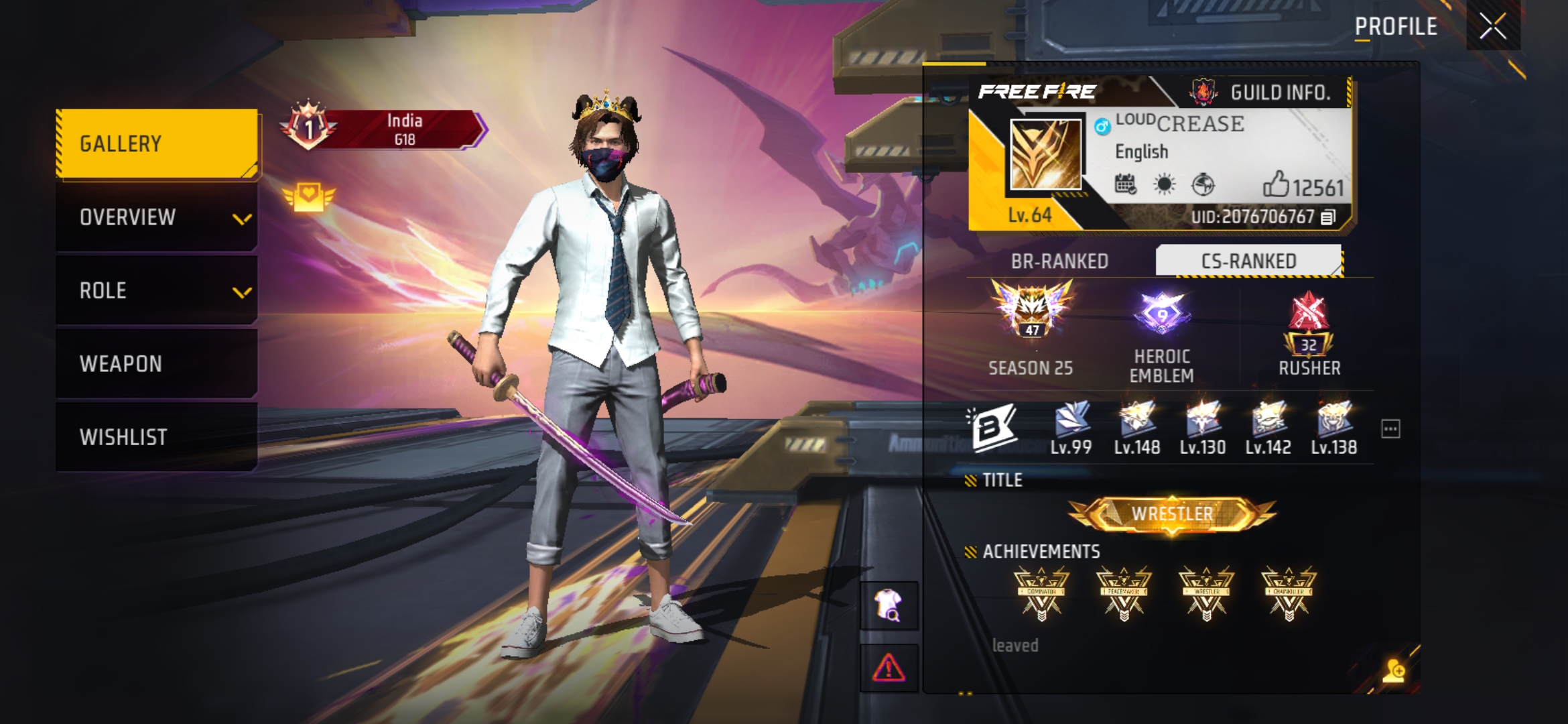The height and width of the screenshot is (724, 1568).
Task: Like the player's profile with thumbs-up
Action: tap(1276, 185)
